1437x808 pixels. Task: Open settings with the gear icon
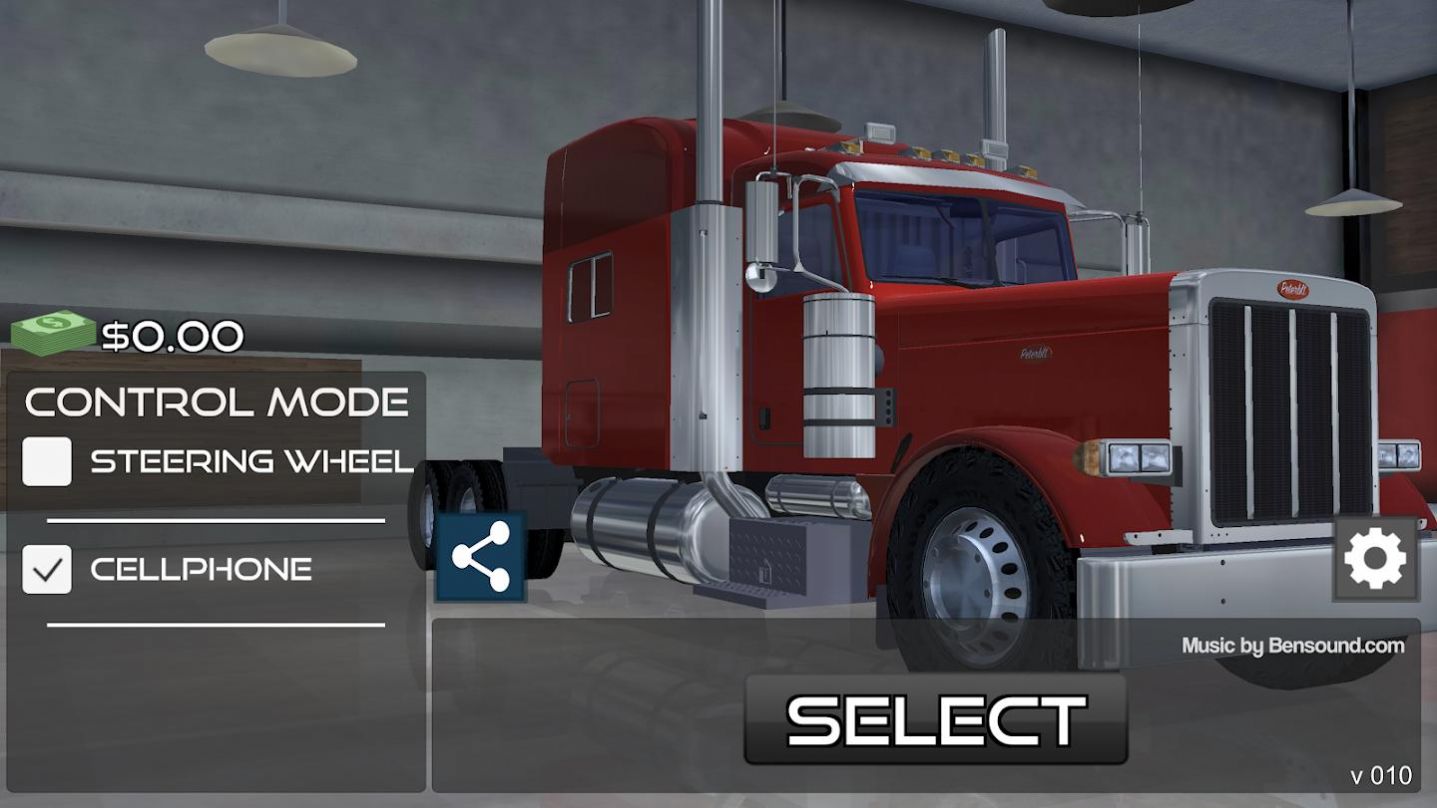pos(1375,559)
